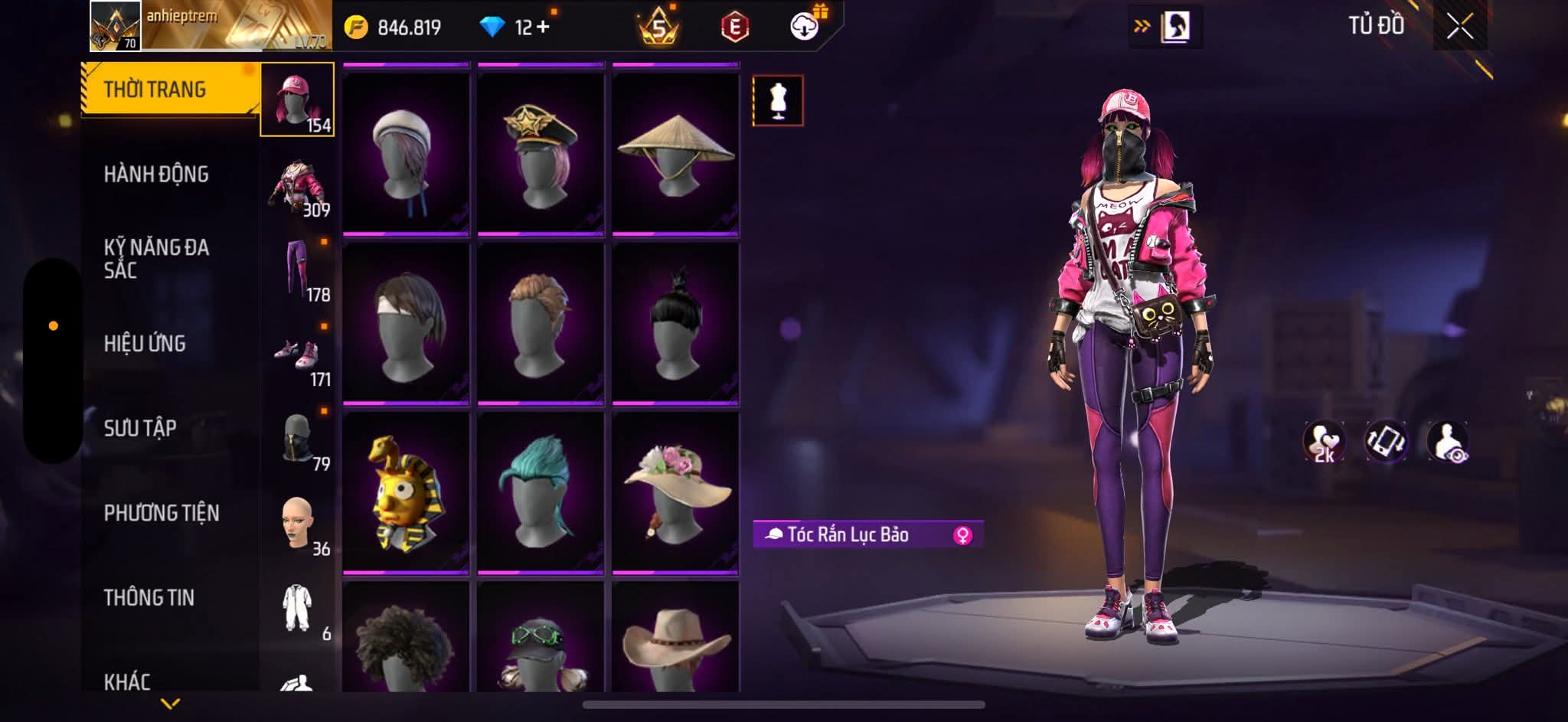Pick the white beret hat item
Image resolution: width=1568 pixels, height=722 pixels.
(406, 153)
